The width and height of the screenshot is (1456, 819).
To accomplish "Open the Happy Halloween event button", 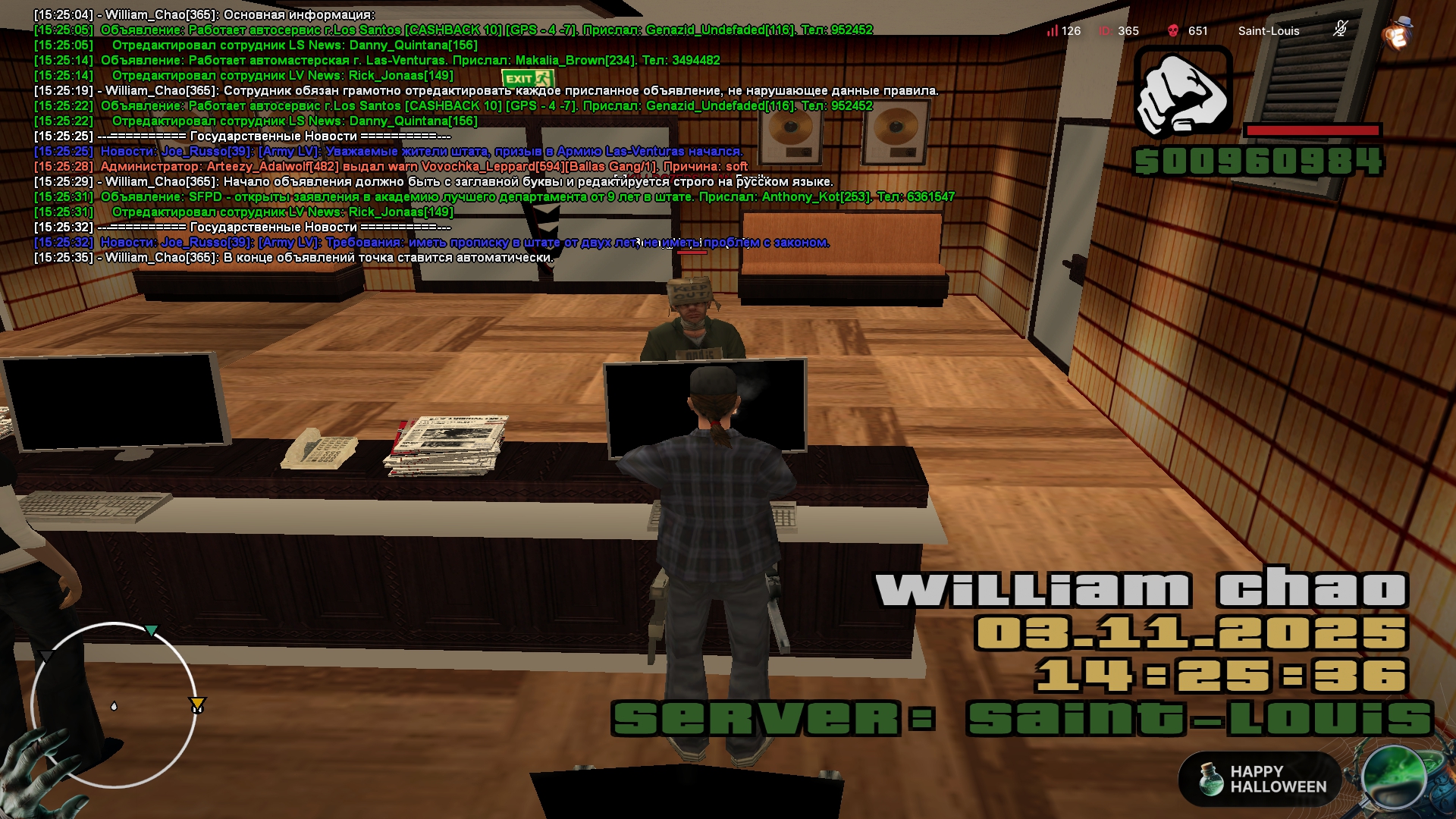I will [x=1260, y=779].
